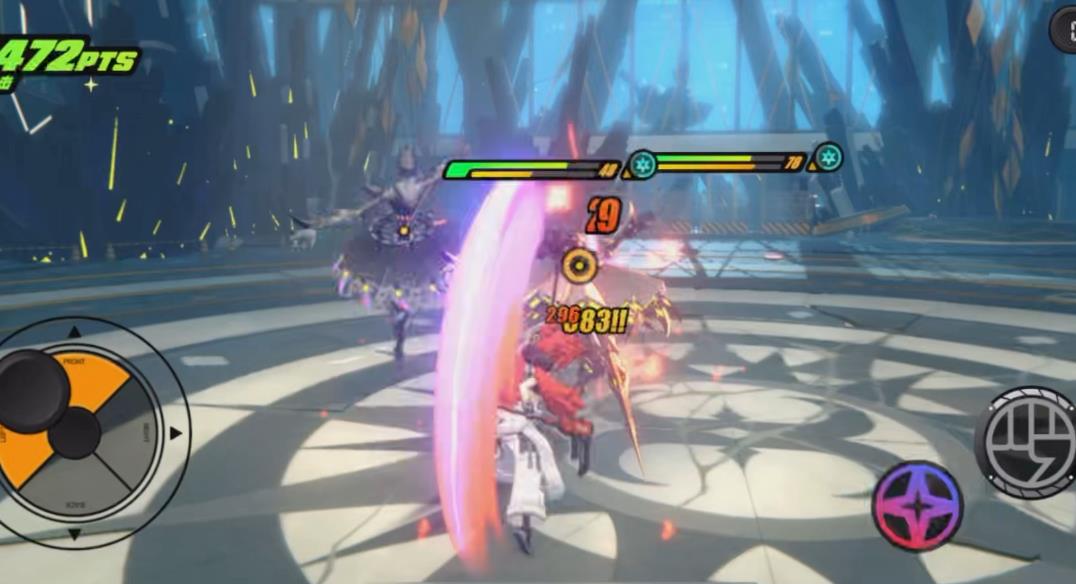
Task: Click the up arrow above the direction pad
Action: coord(74,332)
